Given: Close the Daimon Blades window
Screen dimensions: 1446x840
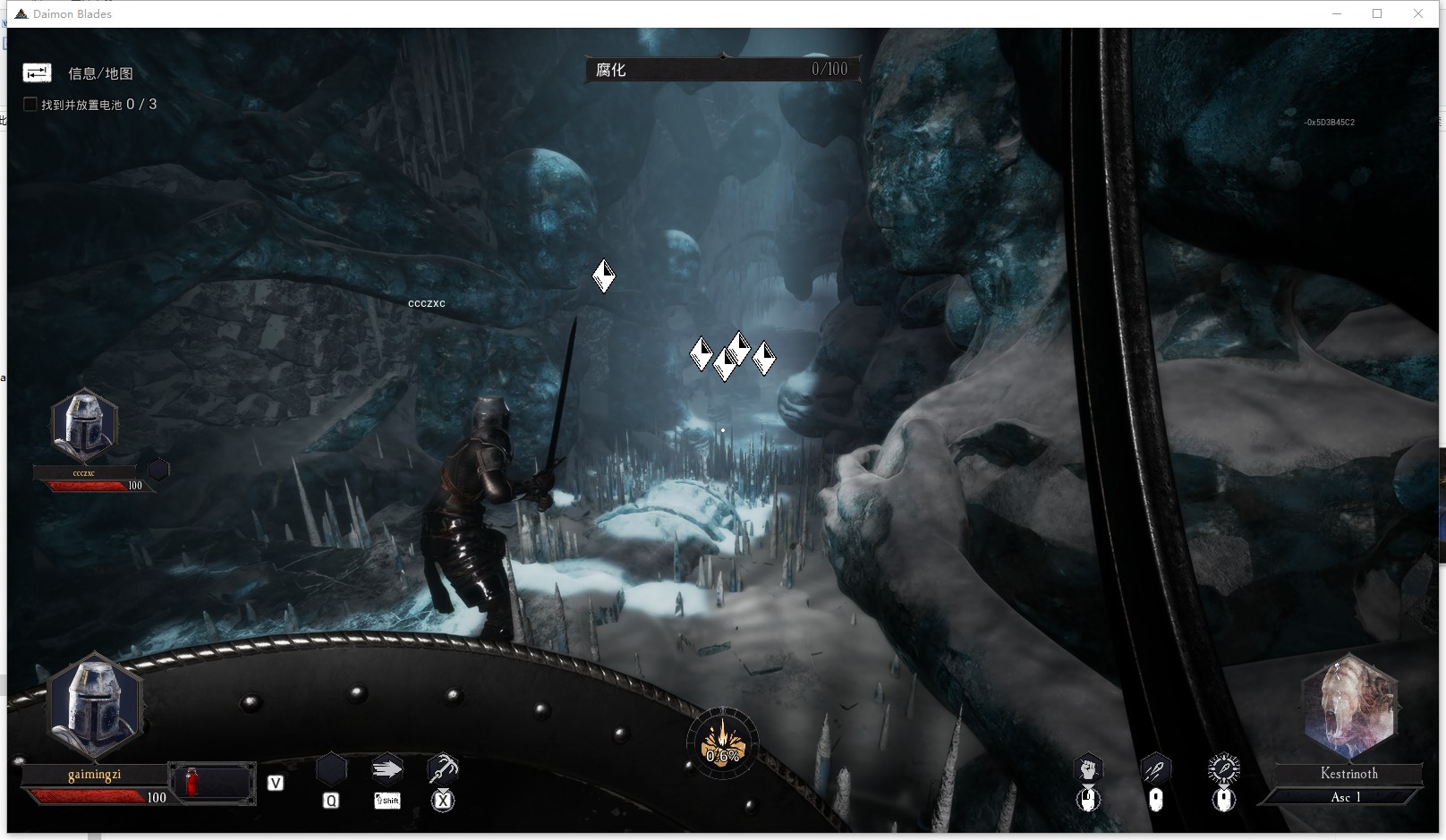Looking at the screenshot, I should 1418,13.
